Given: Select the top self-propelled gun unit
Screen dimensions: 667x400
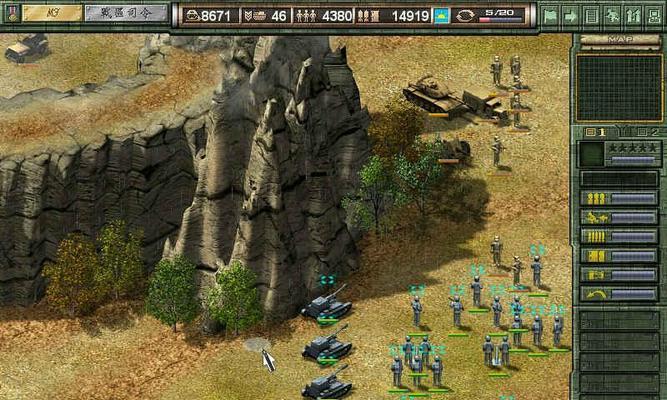Looking at the screenshot, I should 327,303.
